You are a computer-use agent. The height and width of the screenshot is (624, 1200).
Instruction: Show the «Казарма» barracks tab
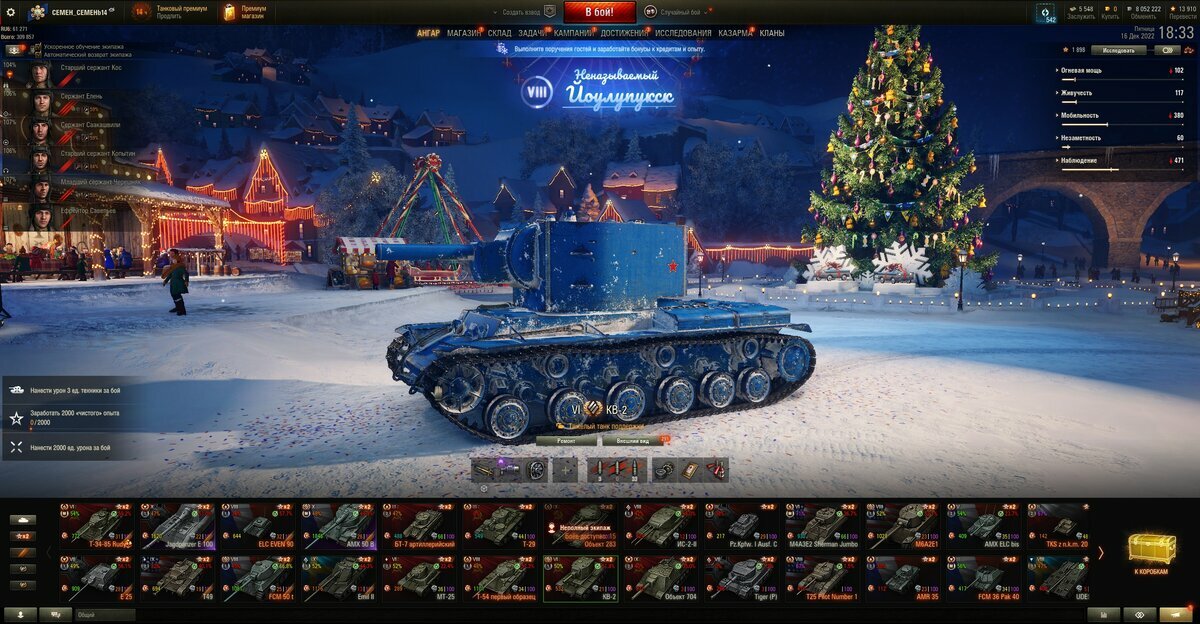coord(736,33)
